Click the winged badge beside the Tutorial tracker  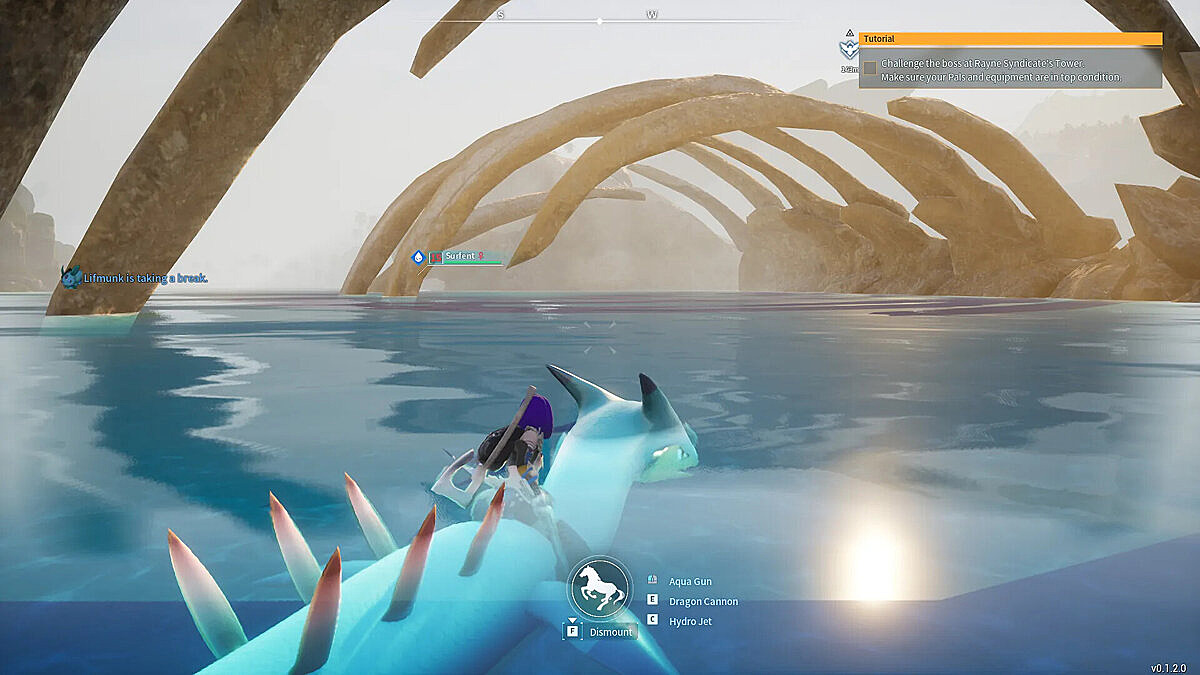849,49
